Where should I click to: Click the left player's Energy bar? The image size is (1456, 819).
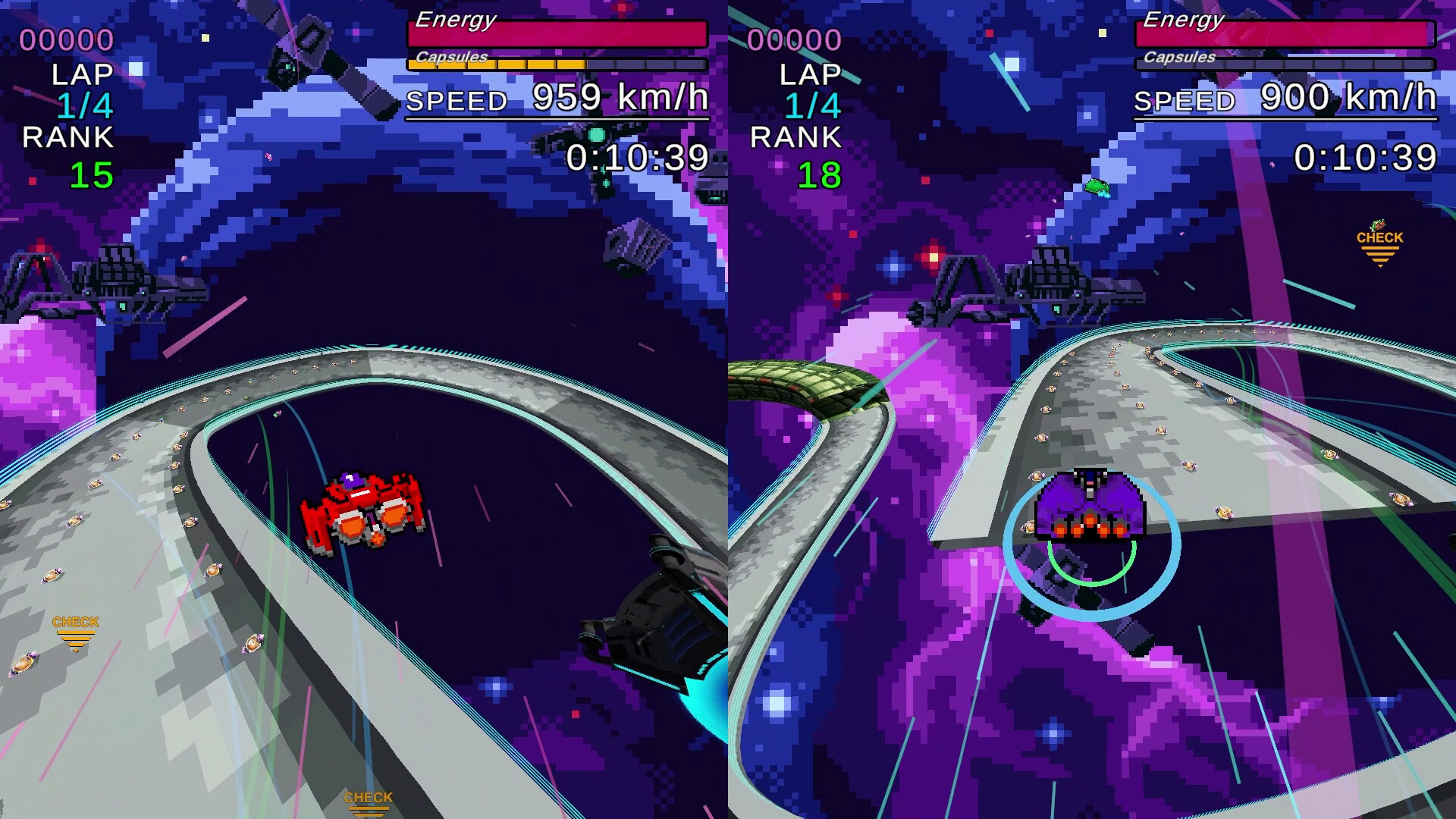pos(557,32)
